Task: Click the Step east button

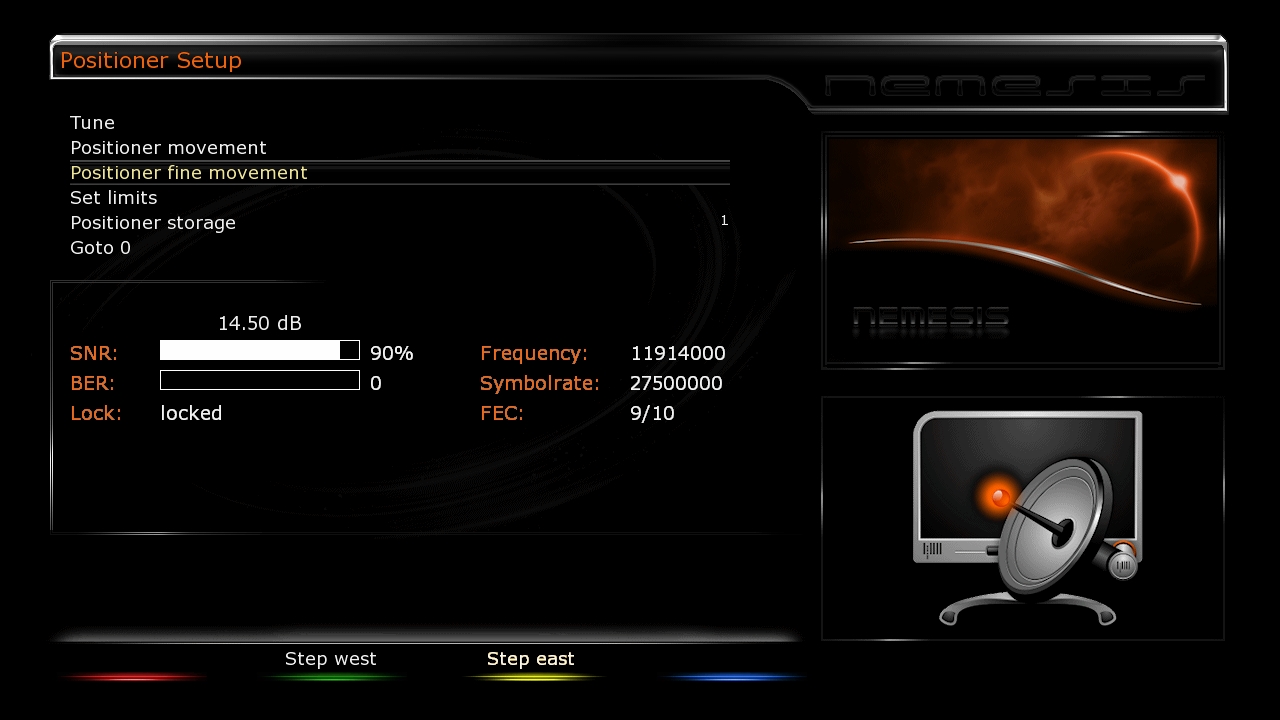Action: pyautogui.click(x=531, y=660)
